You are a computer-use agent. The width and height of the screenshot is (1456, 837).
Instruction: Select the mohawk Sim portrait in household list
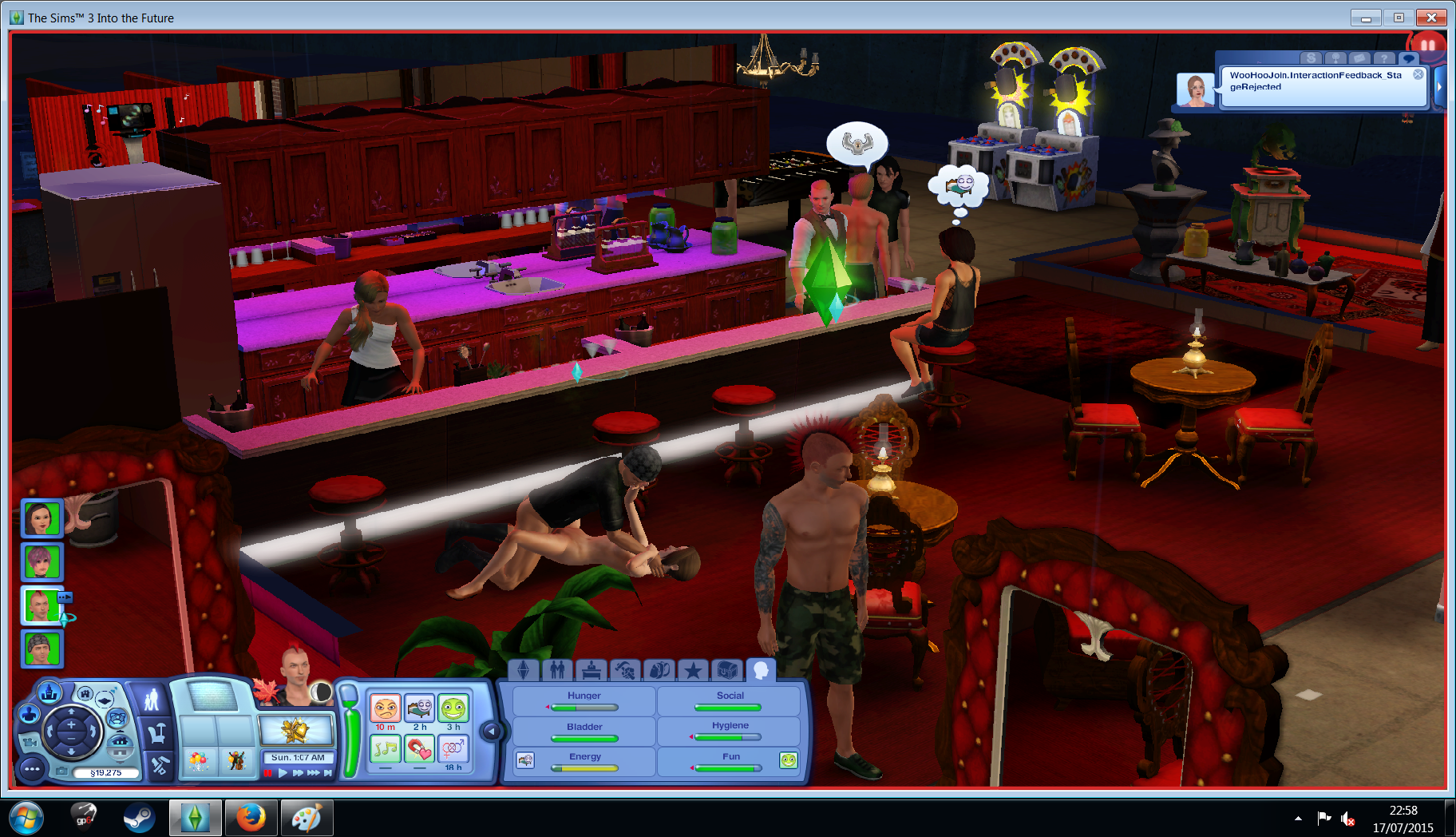coord(41,606)
